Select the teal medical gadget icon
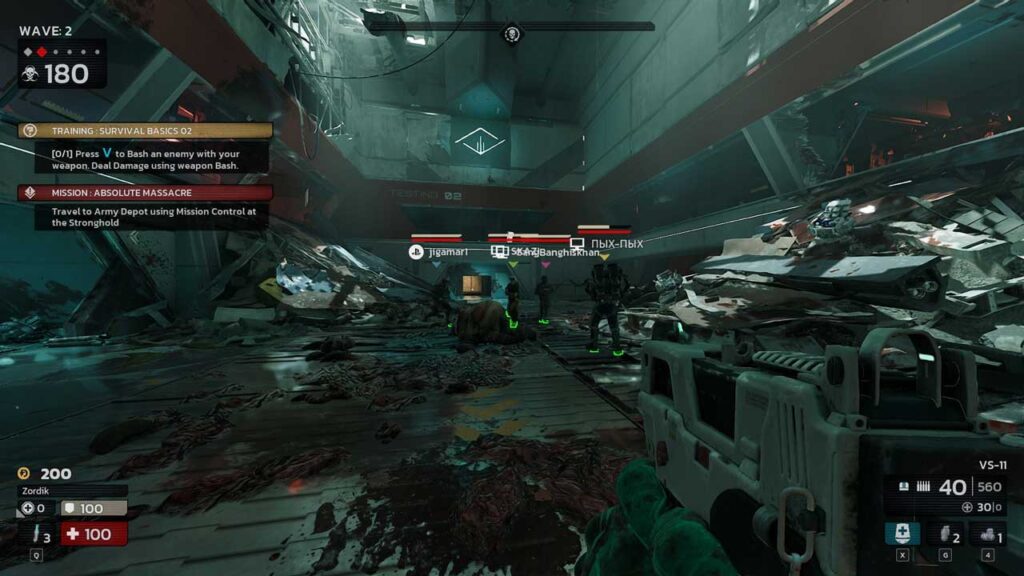Viewport: 1024px width, 576px height. click(x=902, y=533)
